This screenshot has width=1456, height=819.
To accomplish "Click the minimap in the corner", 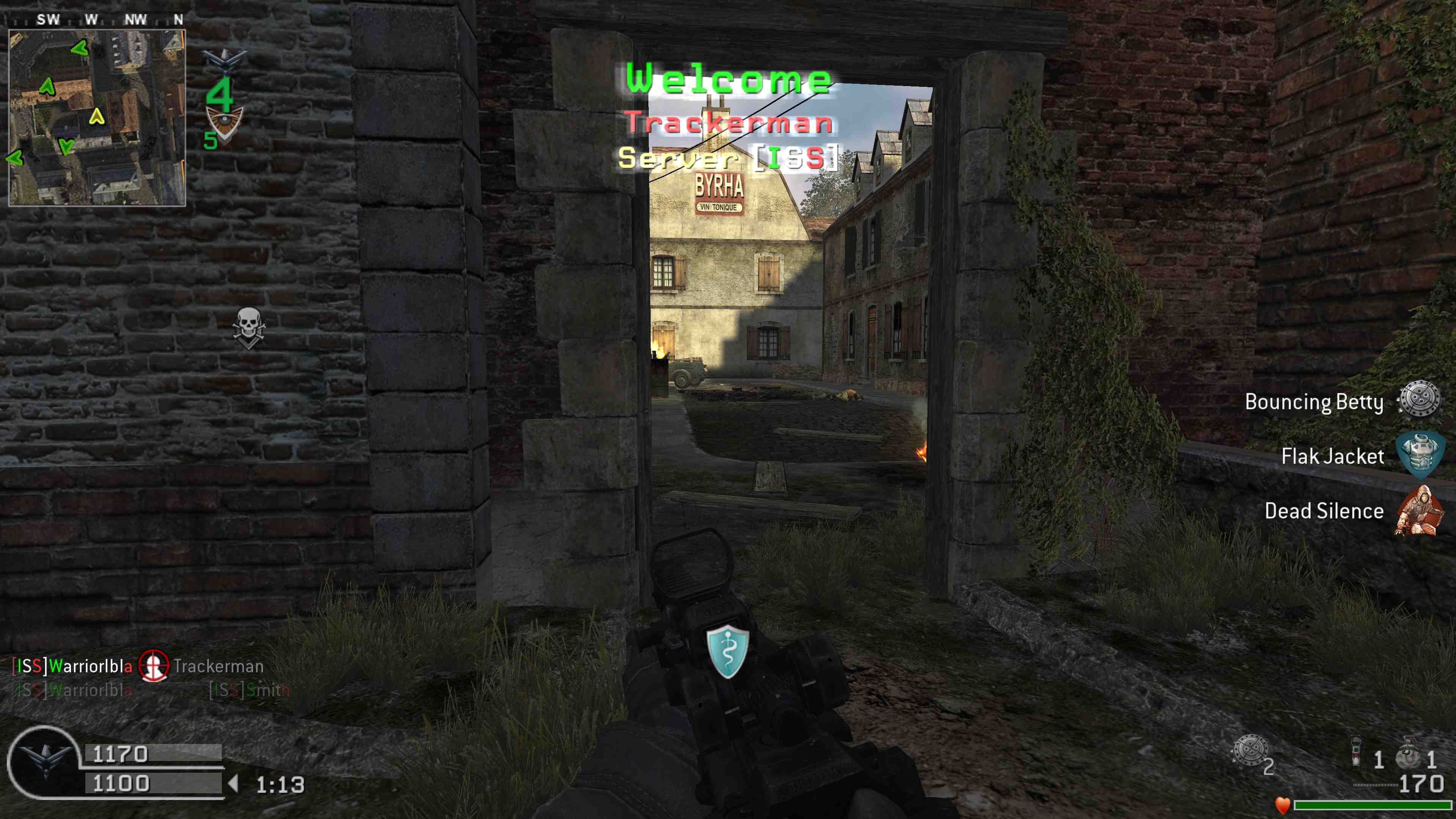I will pyautogui.click(x=97, y=118).
